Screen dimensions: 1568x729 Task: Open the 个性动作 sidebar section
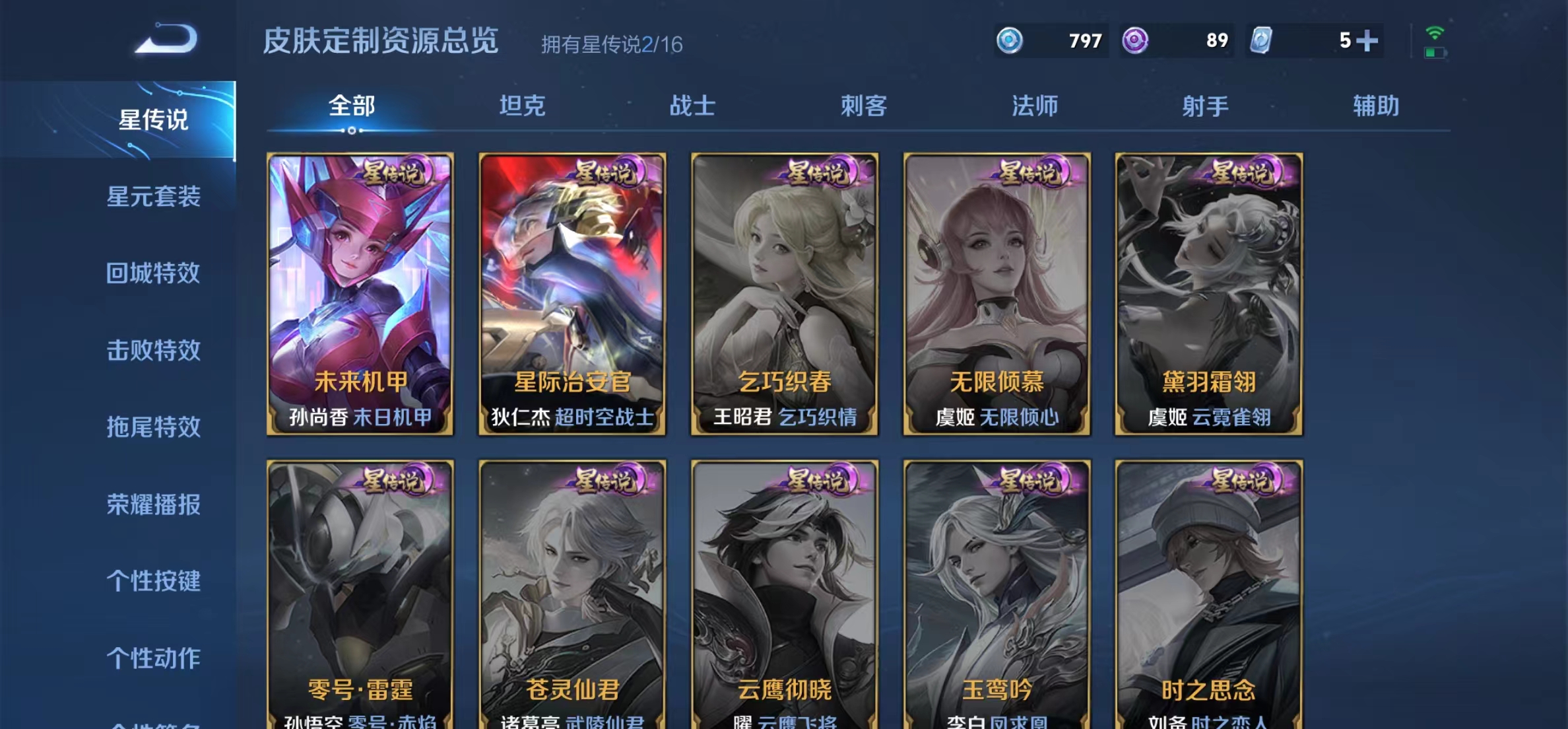154,658
